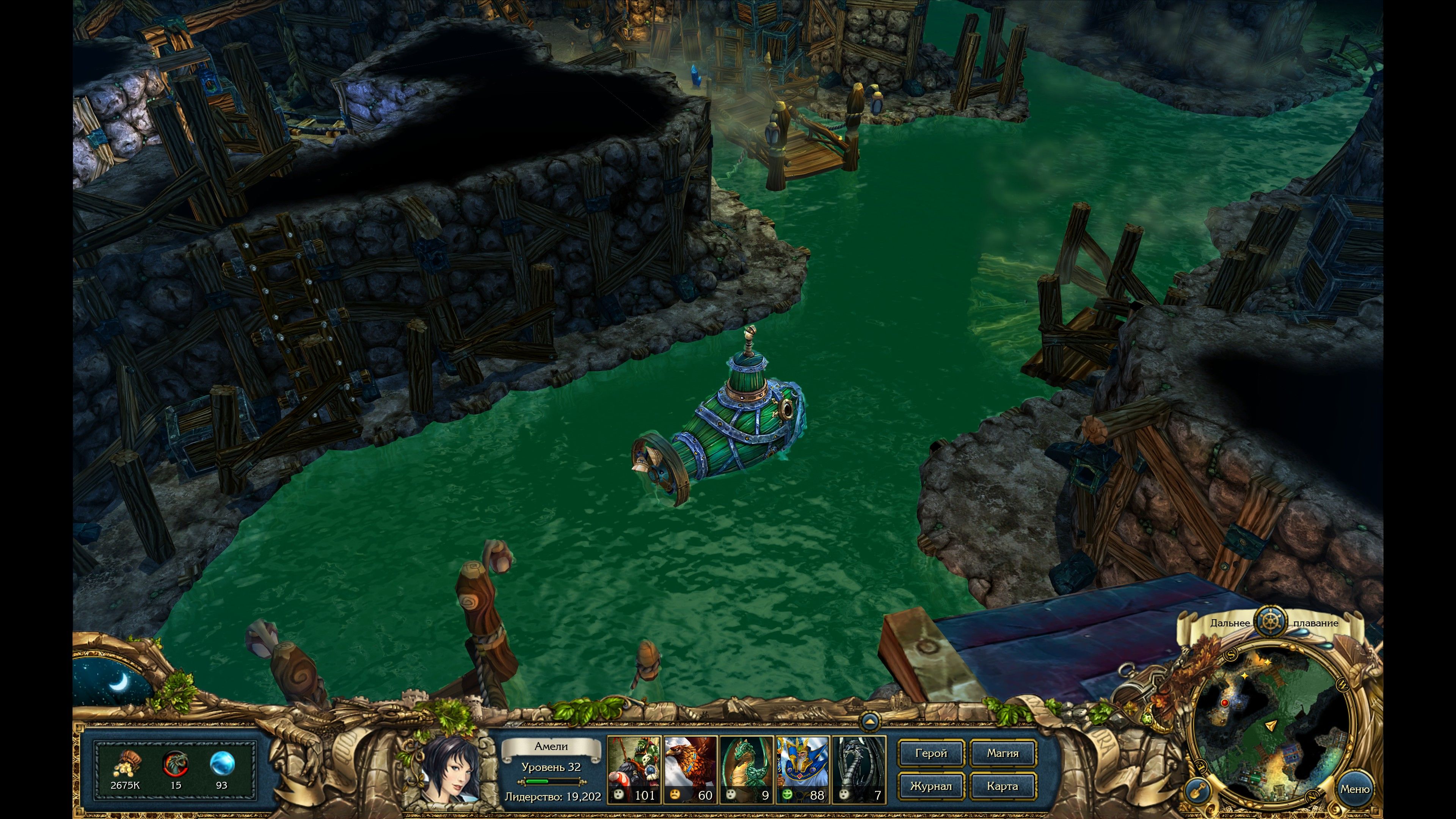Click the red marker on the minimap

pyautogui.click(x=1224, y=703)
